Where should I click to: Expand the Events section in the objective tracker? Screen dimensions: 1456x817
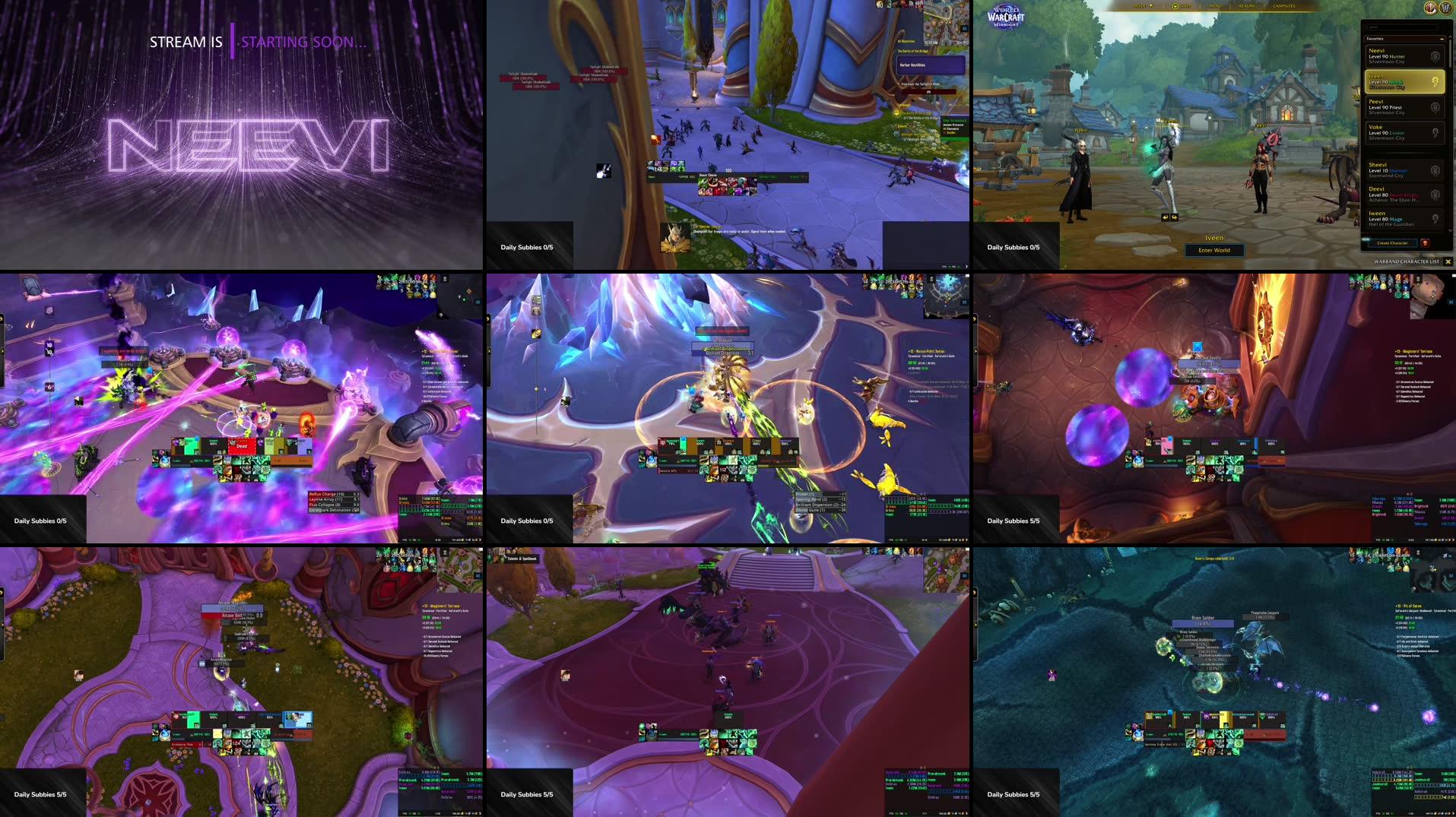pos(902,126)
